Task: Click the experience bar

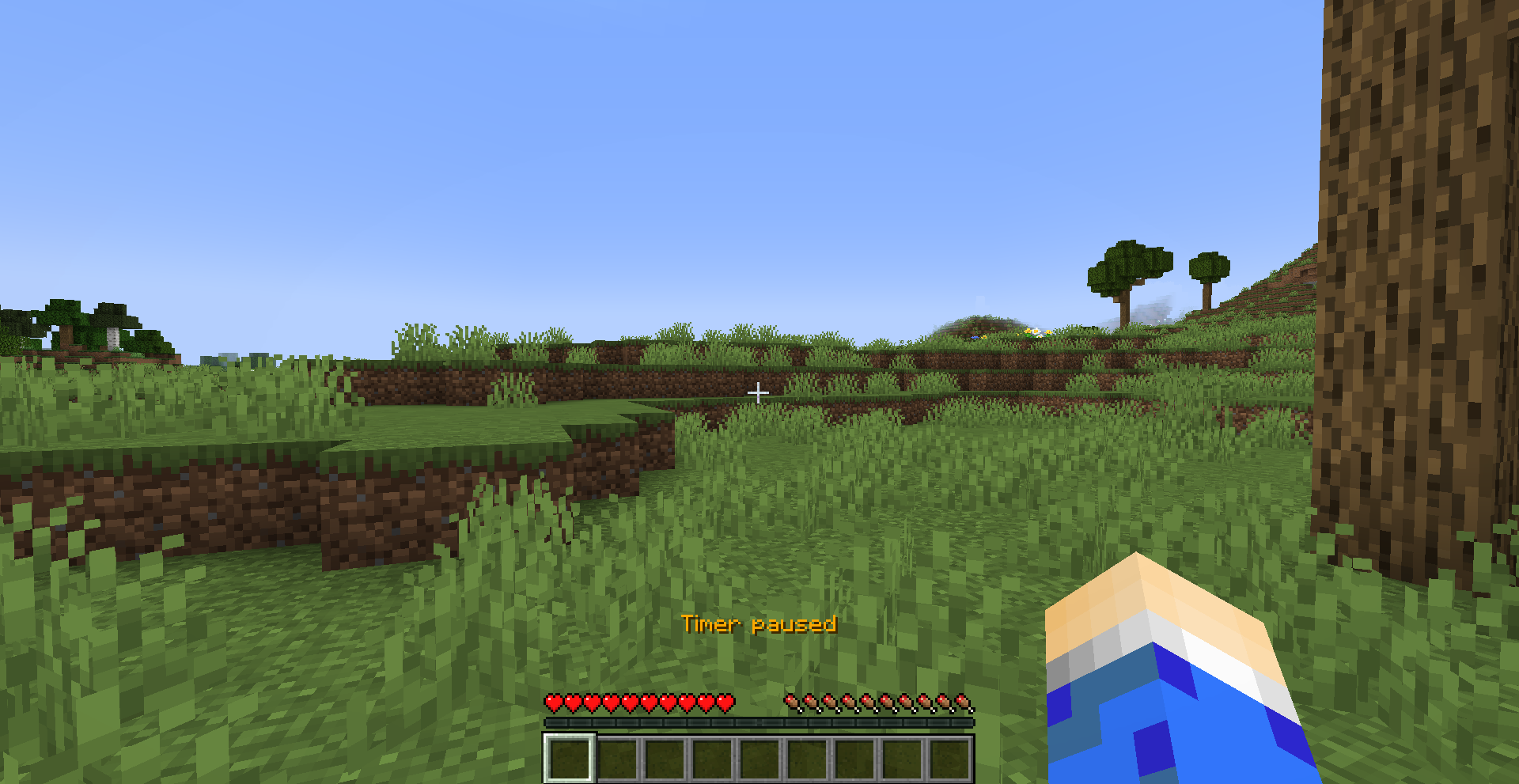Action: 758,721
